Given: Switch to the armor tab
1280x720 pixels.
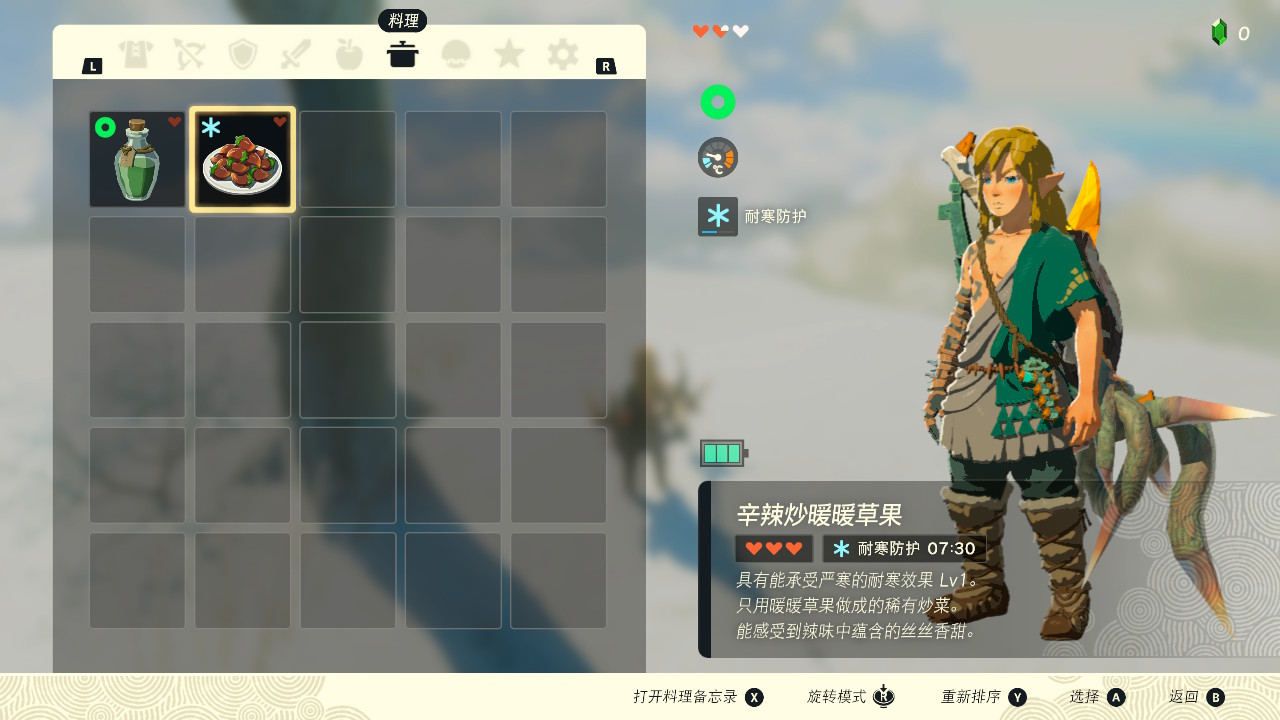Looking at the screenshot, I should tap(136, 54).
